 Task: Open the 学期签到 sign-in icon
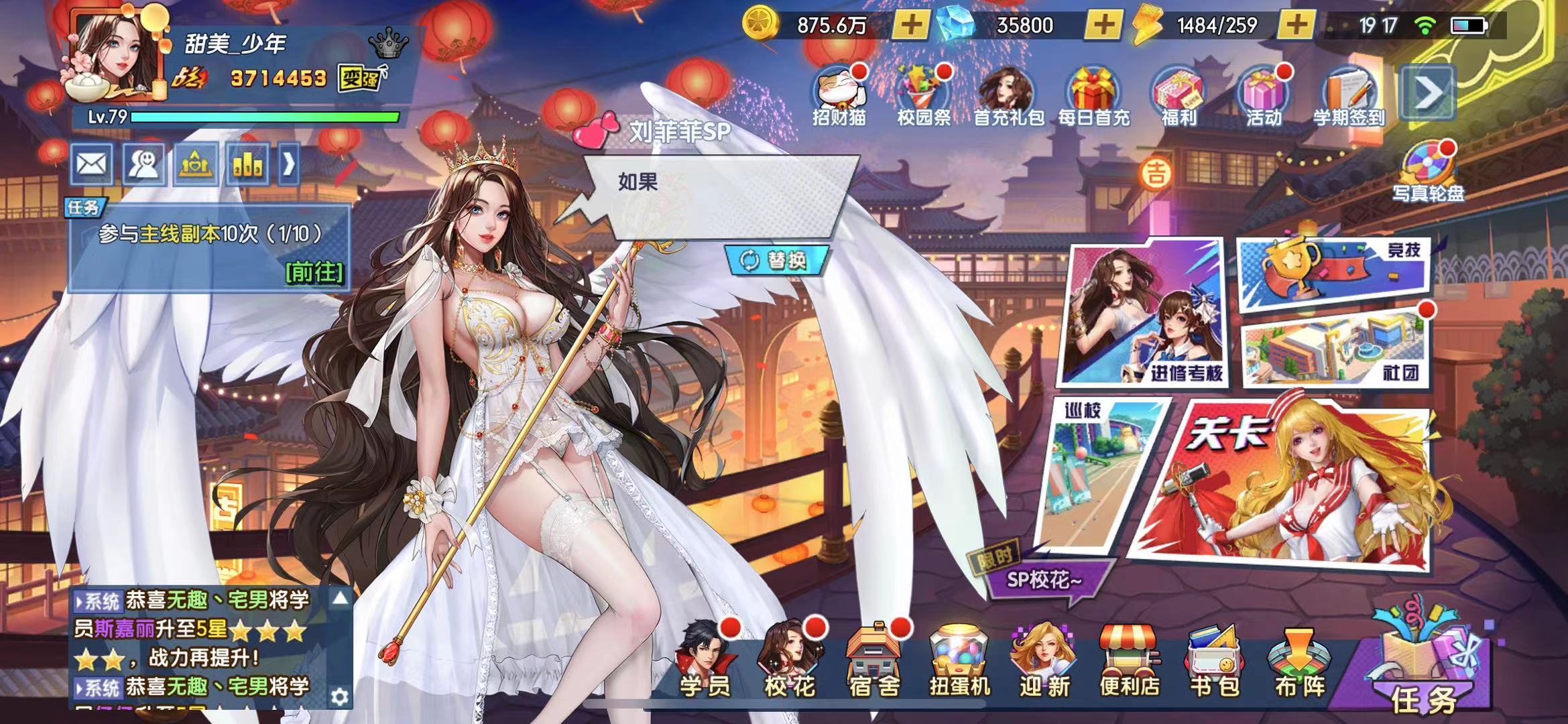[x=1348, y=96]
